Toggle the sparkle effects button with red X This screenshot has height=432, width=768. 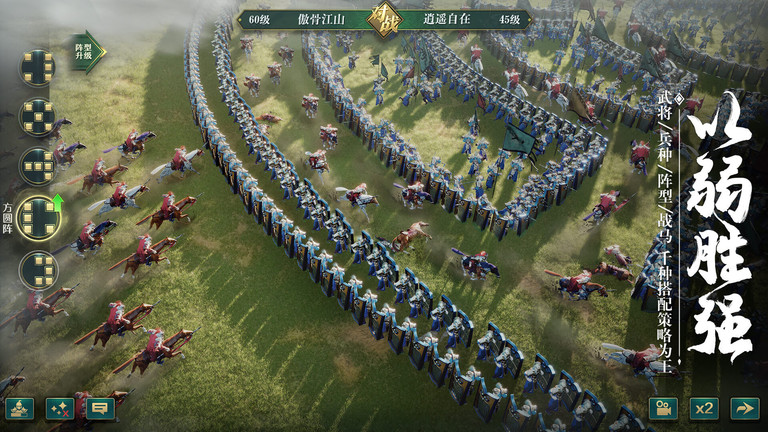coord(60,408)
